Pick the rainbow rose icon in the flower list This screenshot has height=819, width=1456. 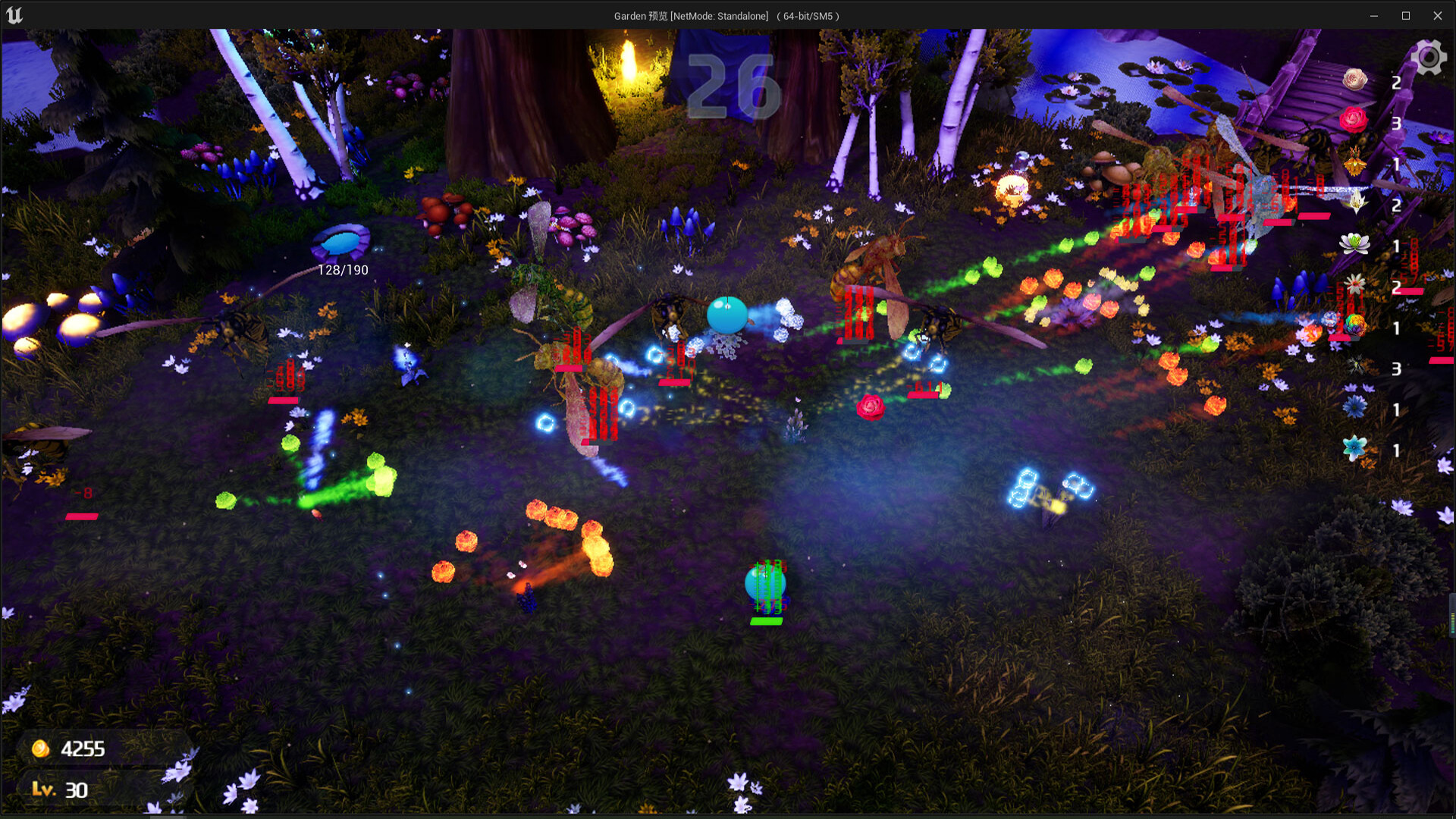click(1354, 324)
